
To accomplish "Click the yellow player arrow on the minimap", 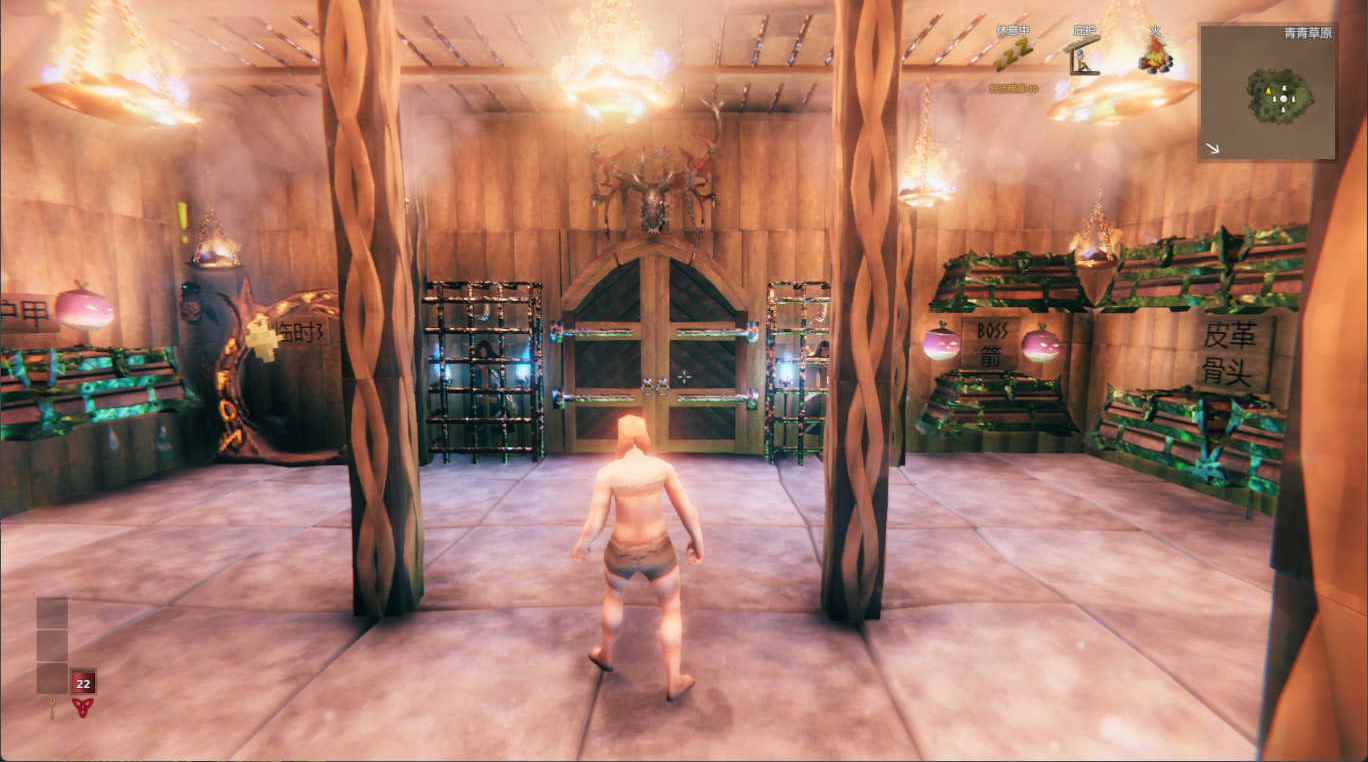I will click(1268, 91).
